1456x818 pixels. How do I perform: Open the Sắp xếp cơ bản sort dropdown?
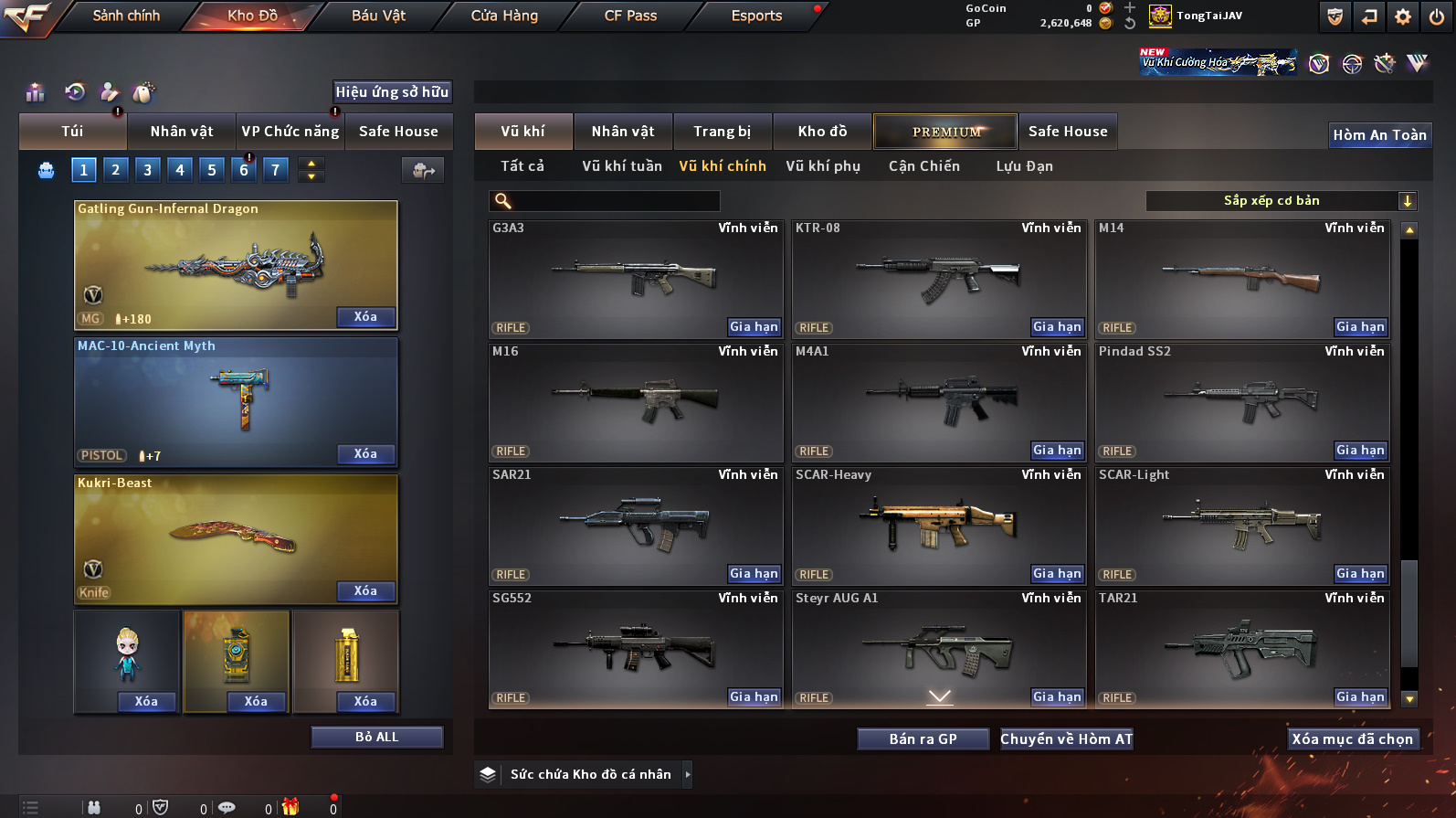click(x=1281, y=201)
